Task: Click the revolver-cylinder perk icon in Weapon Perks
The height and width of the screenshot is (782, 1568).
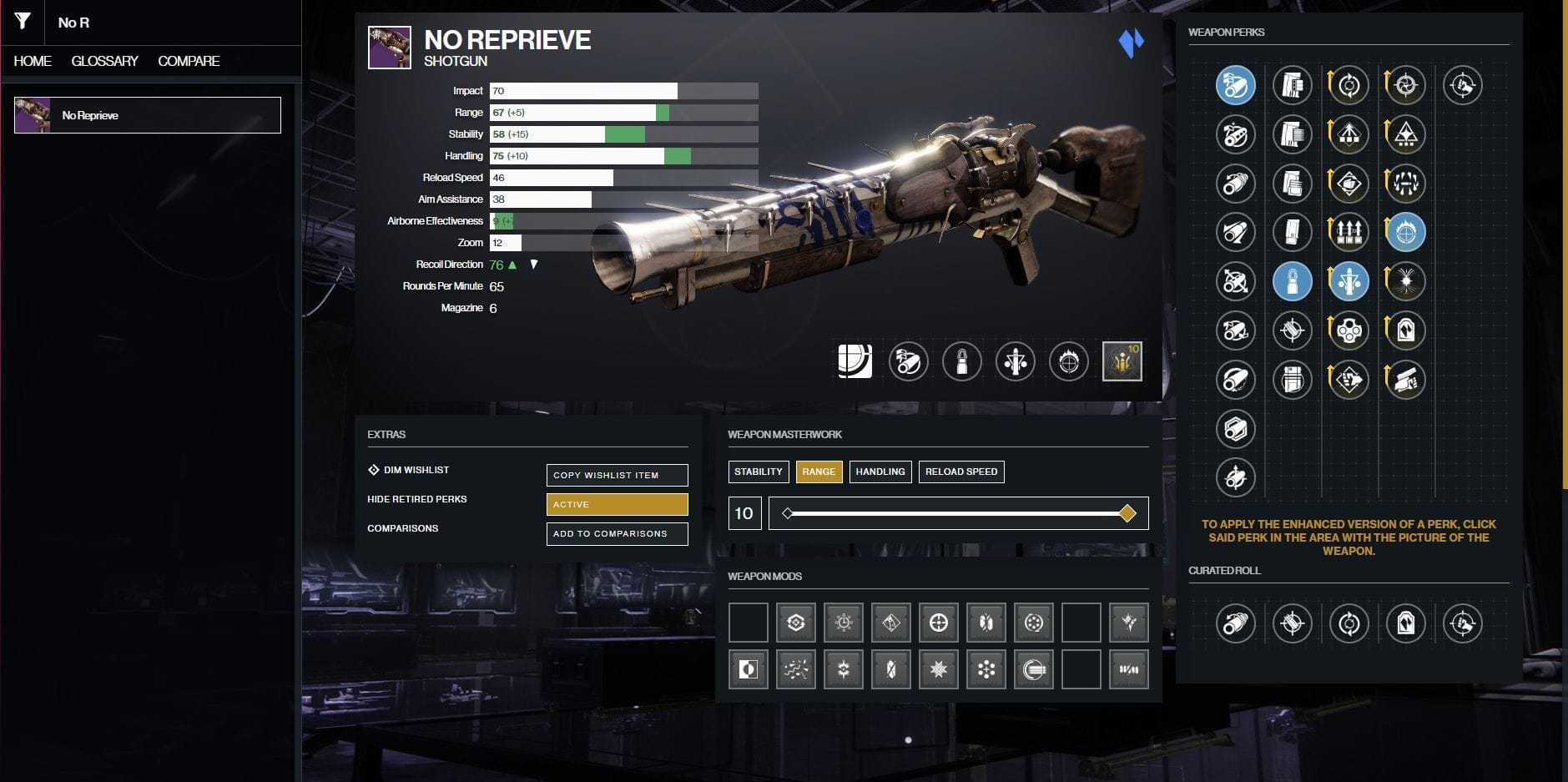Action: (x=1349, y=330)
